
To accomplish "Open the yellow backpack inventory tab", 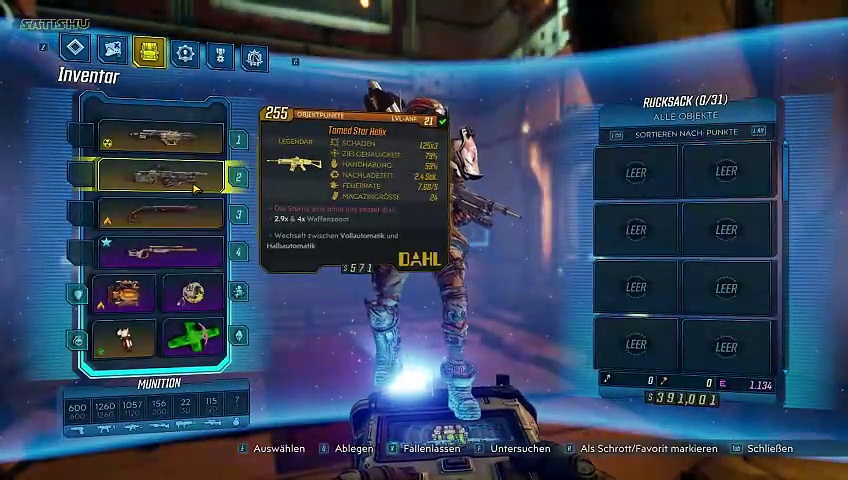I will point(149,51).
